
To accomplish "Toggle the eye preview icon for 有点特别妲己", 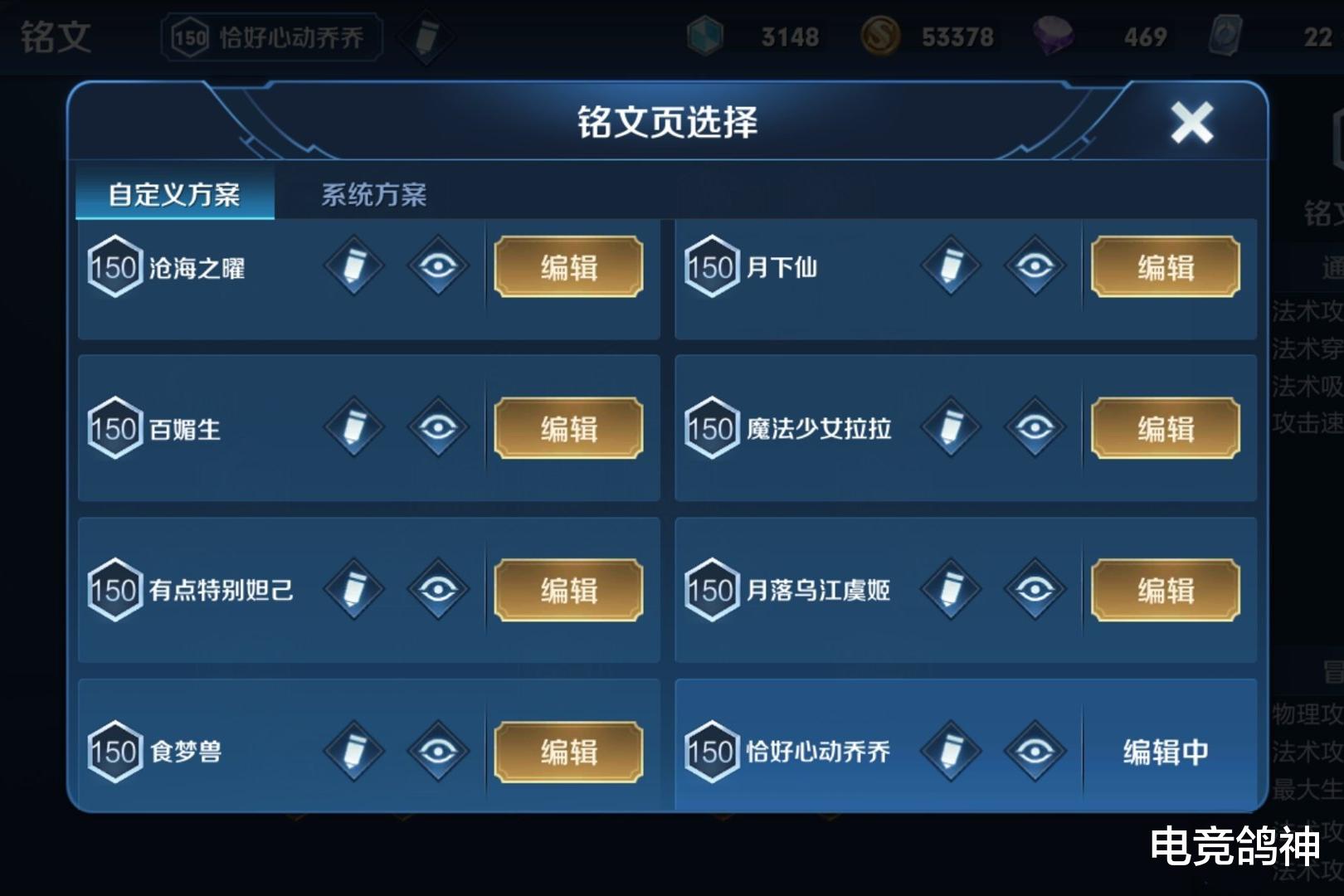I will (440, 591).
